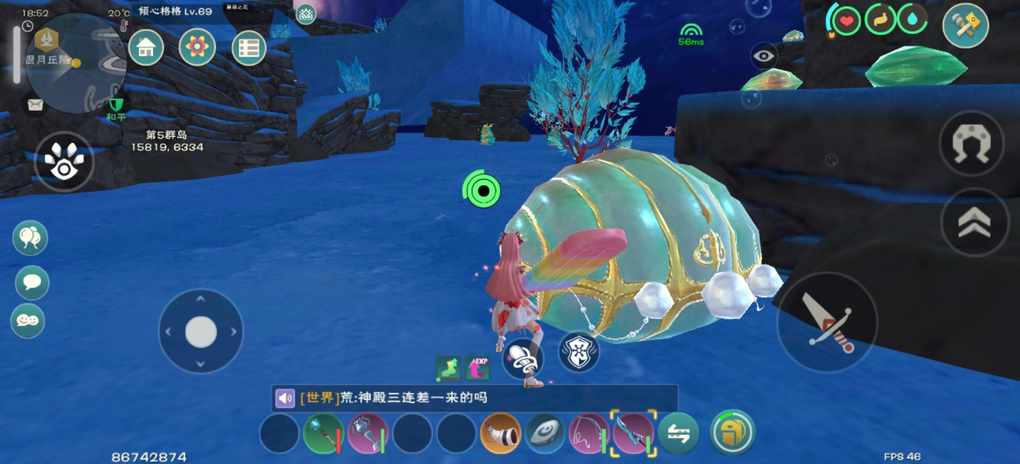
Task: Open the emoji faces button
Action: pos(28,321)
